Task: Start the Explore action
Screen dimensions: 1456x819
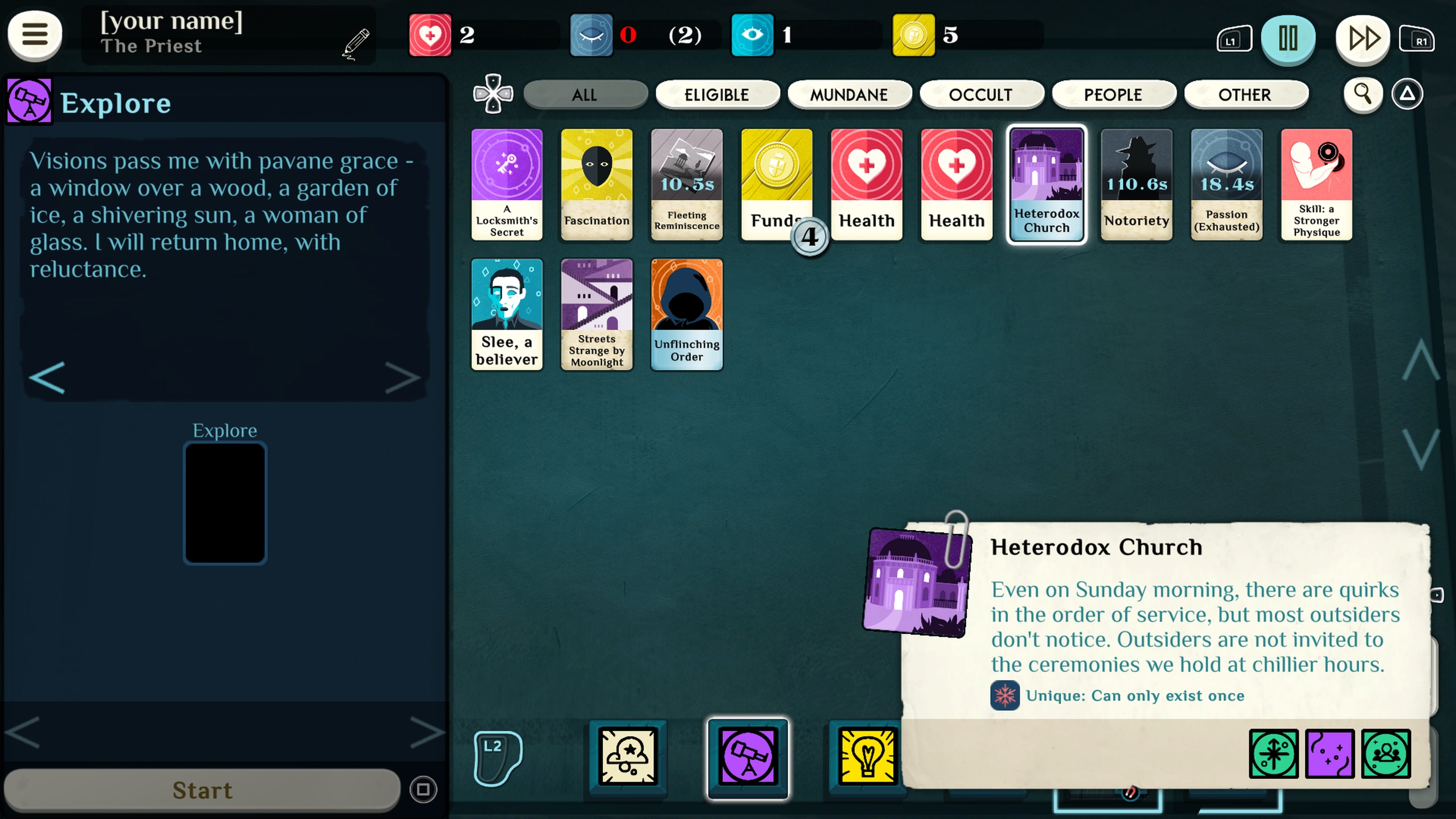Action: 202,789
